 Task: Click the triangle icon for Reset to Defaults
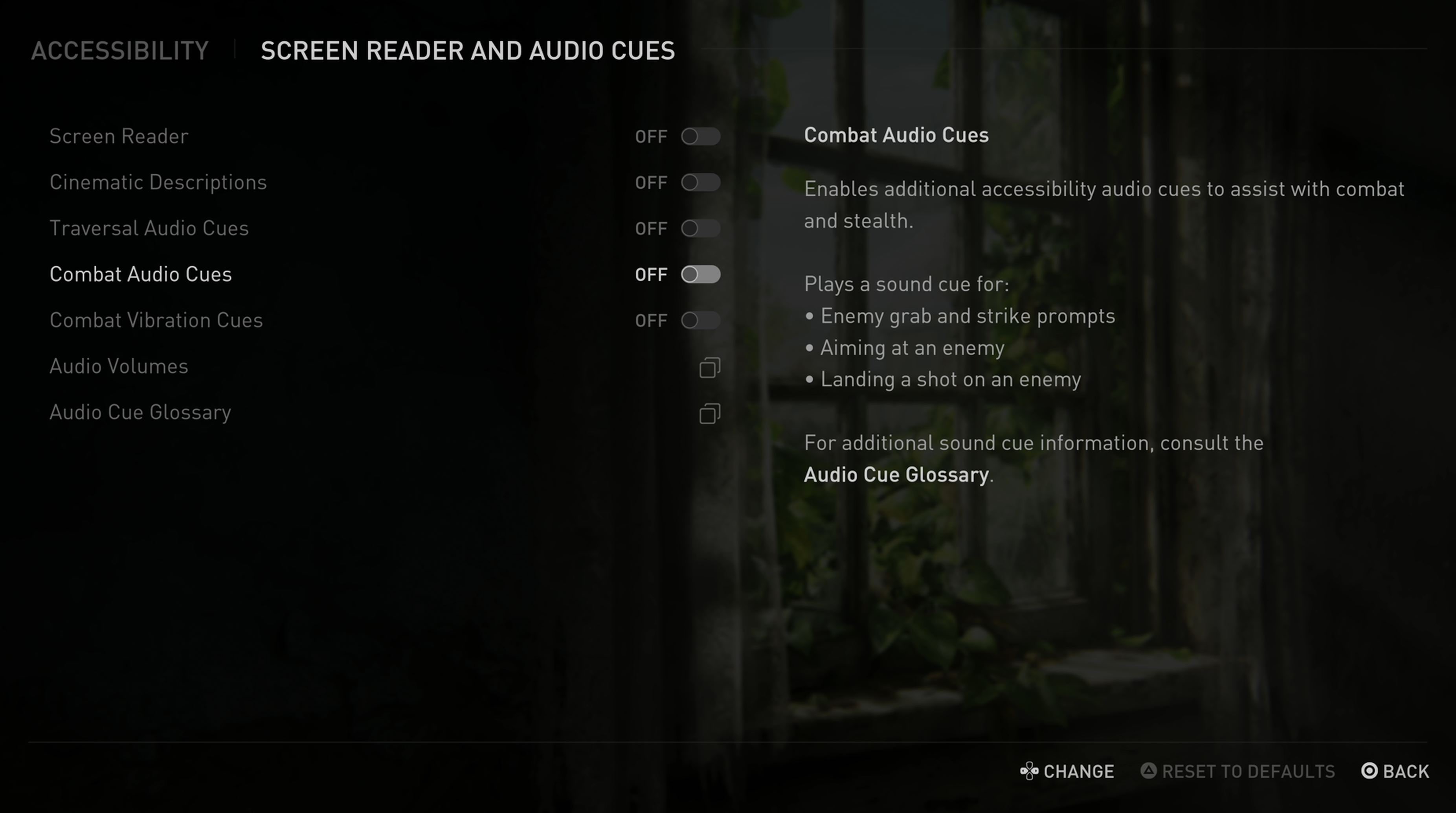pyautogui.click(x=1148, y=771)
